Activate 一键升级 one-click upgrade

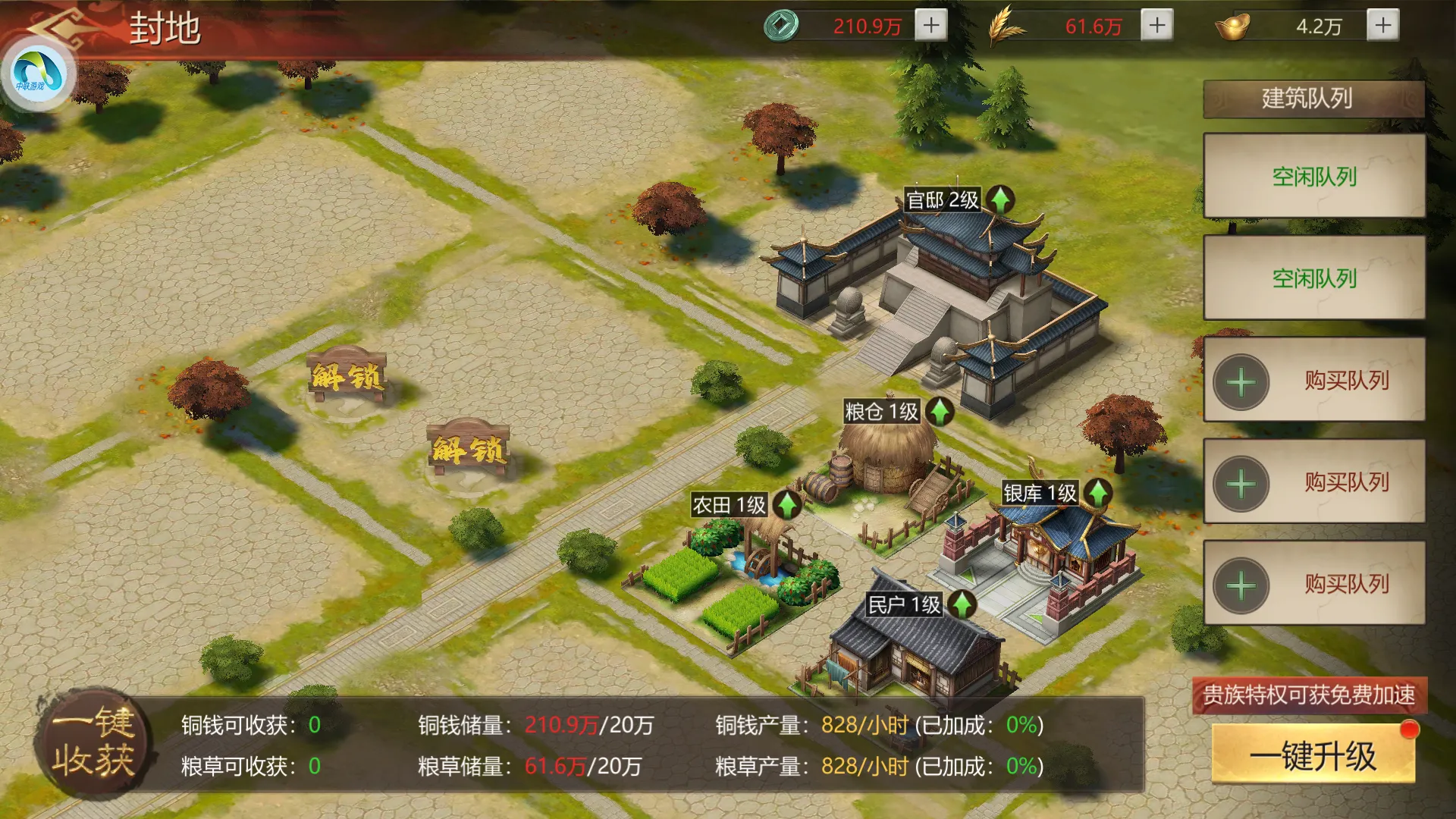[1313, 755]
